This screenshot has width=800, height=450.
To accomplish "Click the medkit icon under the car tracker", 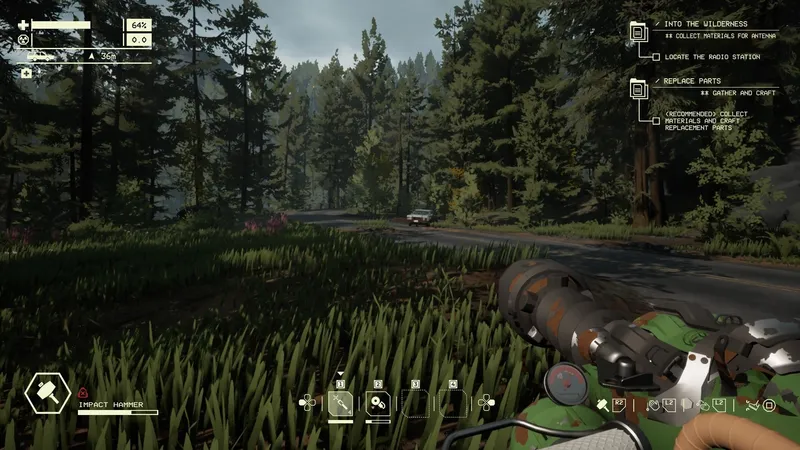I will click(26, 73).
